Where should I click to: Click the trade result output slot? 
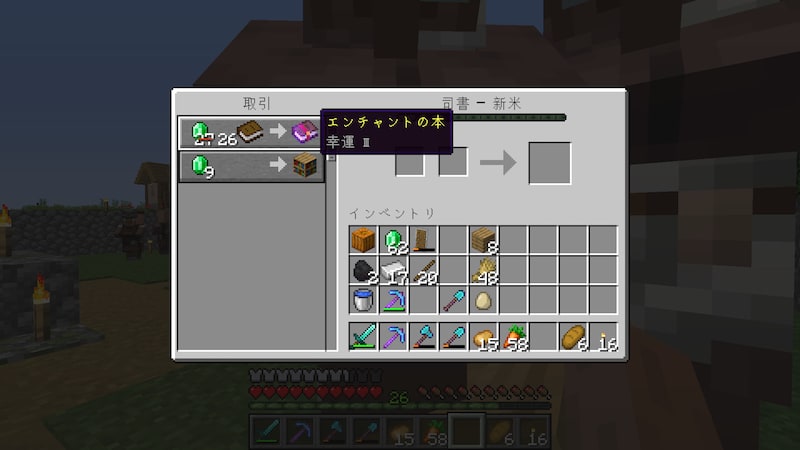pos(549,163)
